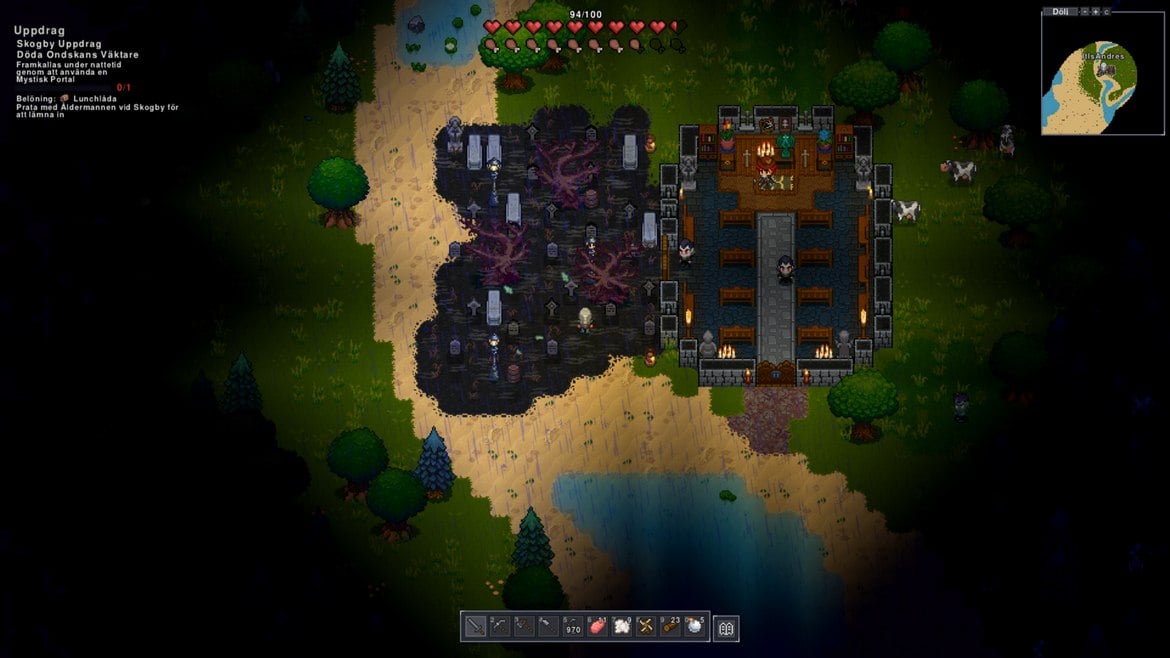Select the wood log stack of 23

click(671, 626)
